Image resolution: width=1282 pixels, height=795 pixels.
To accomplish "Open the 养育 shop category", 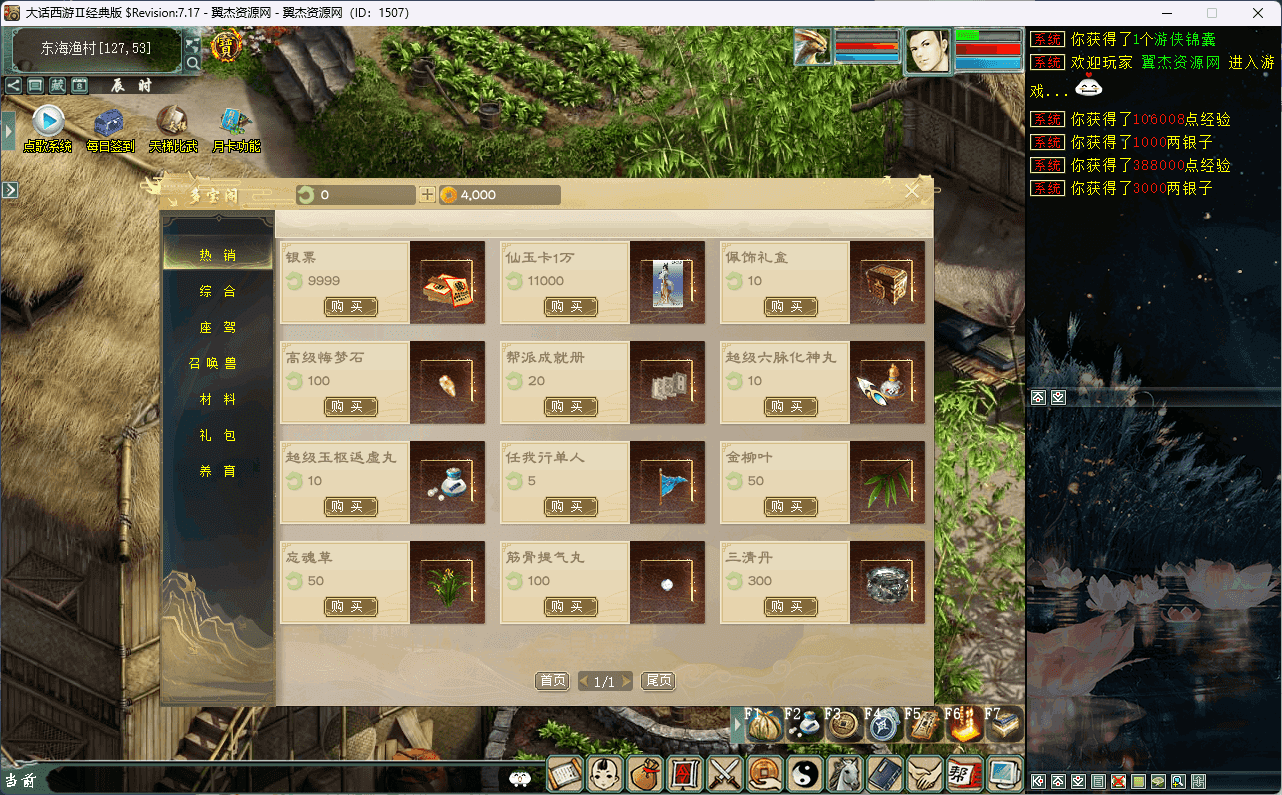I will 217,471.
